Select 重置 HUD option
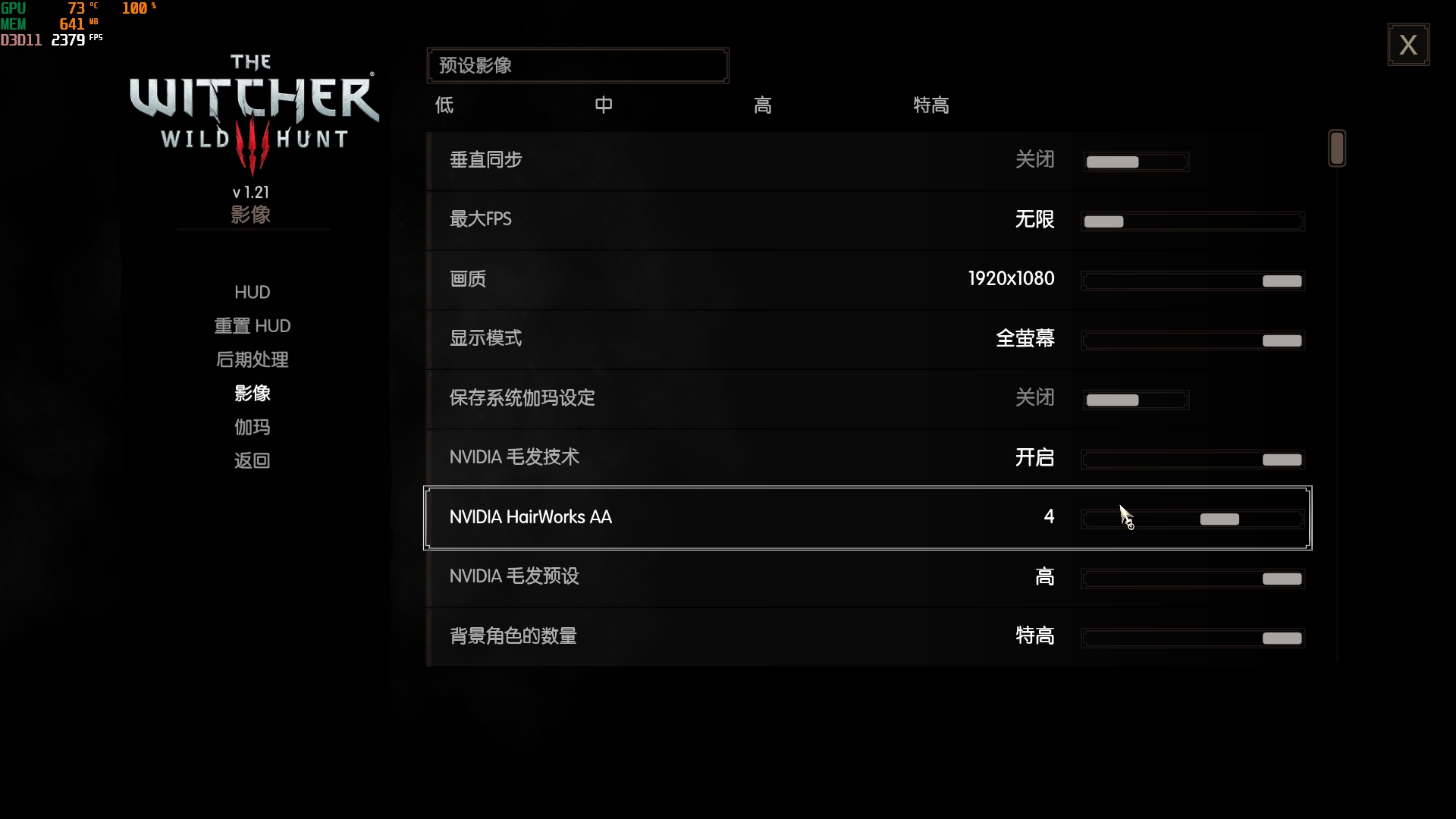 click(252, 325)
